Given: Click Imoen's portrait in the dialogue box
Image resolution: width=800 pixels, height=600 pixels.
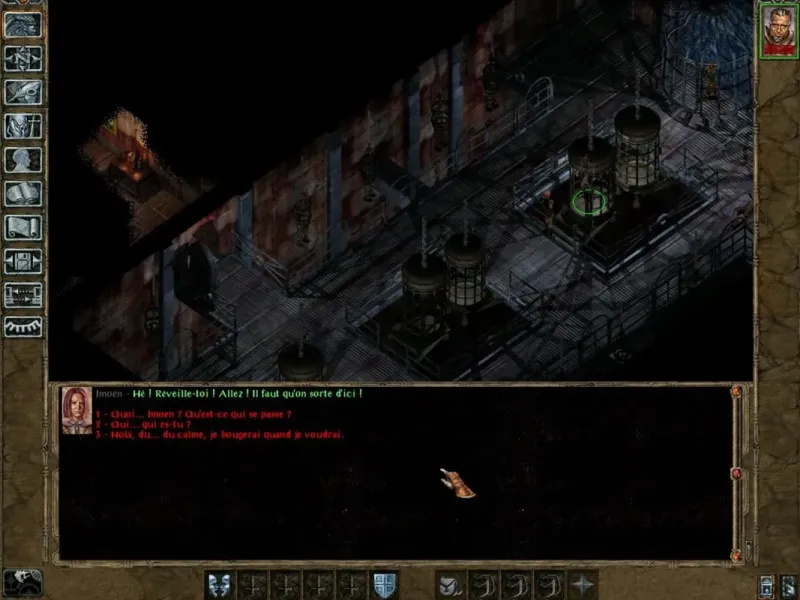Looking at the screenshot, I should [75, 410].
